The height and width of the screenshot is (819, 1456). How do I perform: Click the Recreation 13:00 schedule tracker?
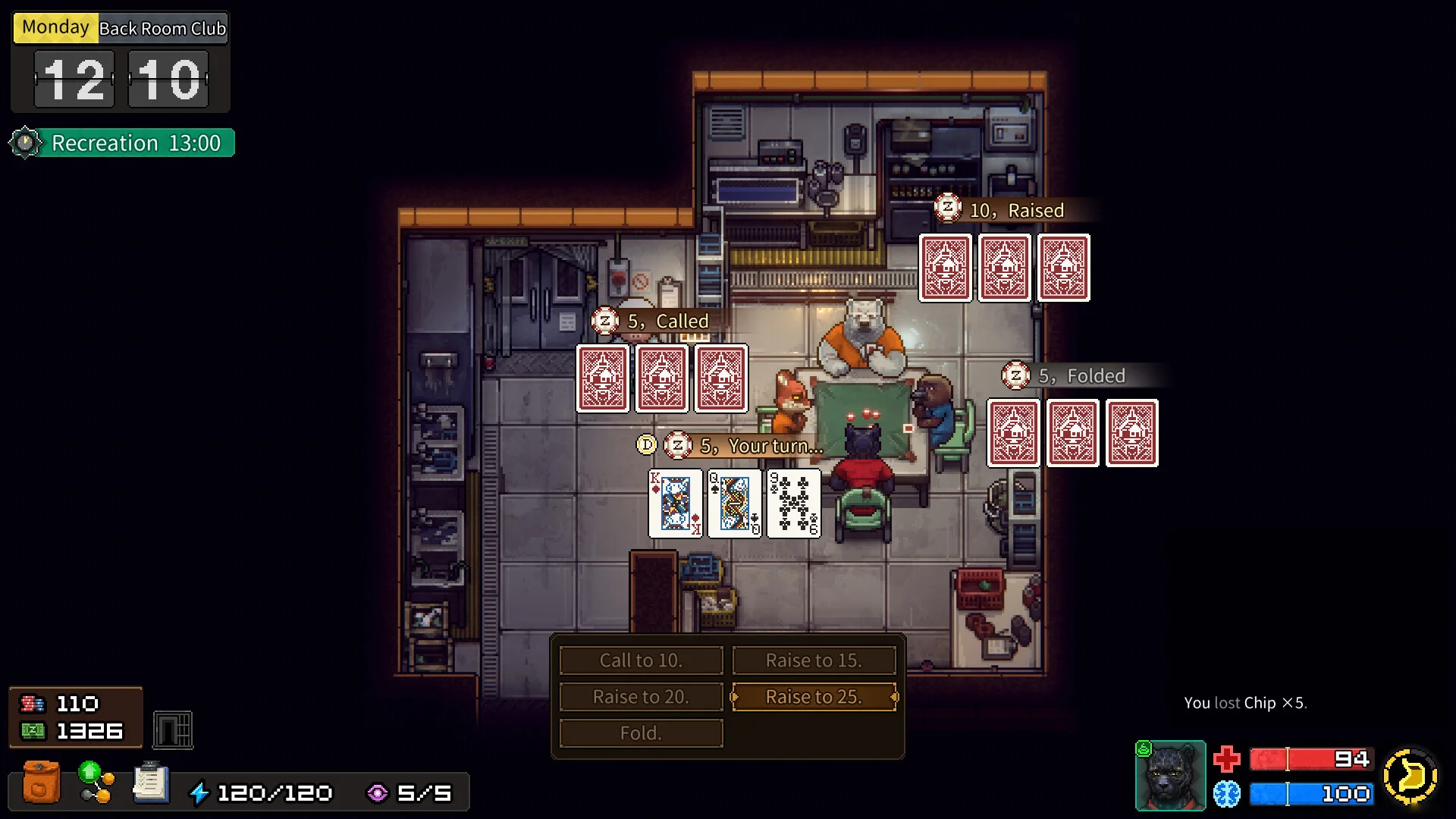click(123, 143)
